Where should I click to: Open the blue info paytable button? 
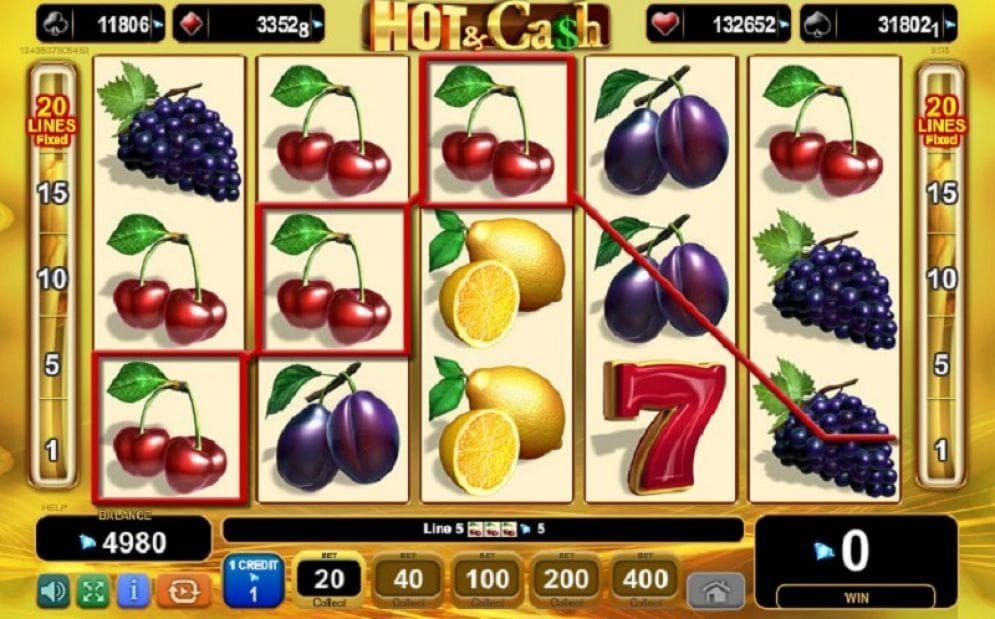(x=133, y=591)
